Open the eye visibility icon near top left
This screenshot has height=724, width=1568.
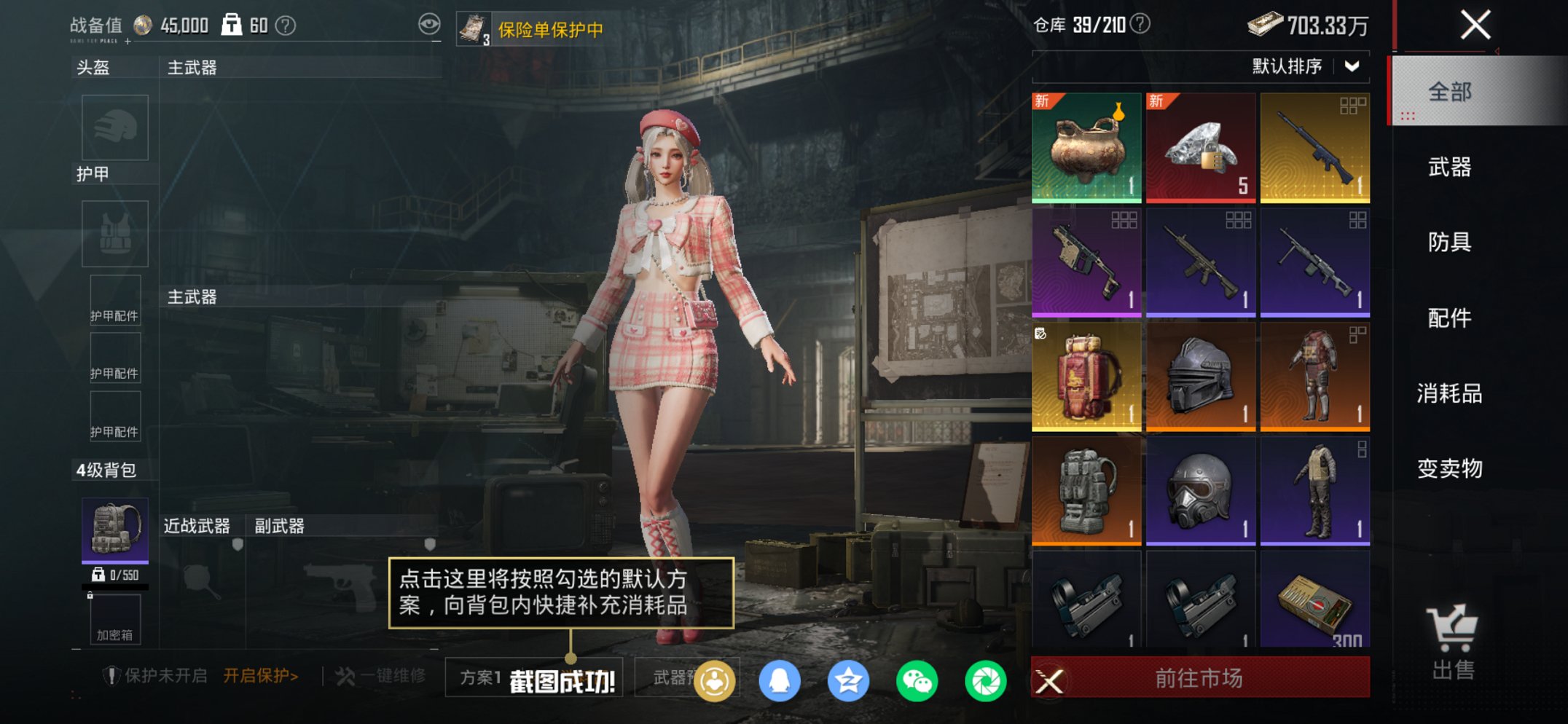pyautogui.click(x=429, y=23)
